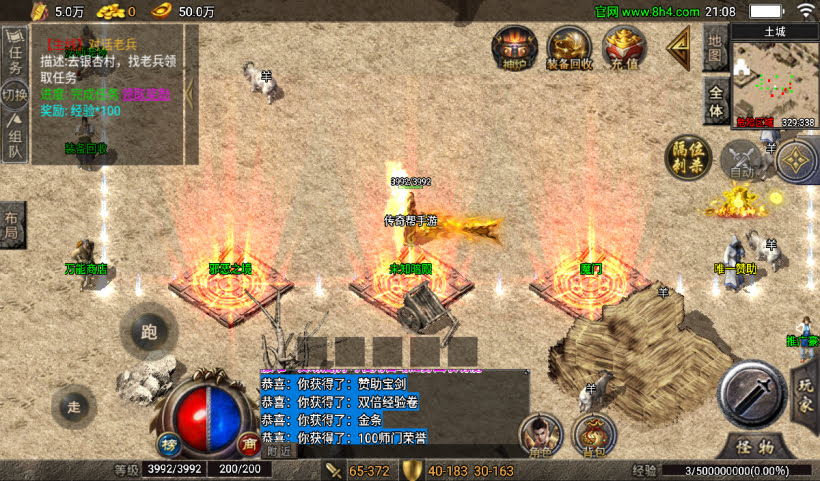Viewport: 820px width, 481px height.
Task: Open the 榜 ranking button
Action: click(x=168, y=443)
